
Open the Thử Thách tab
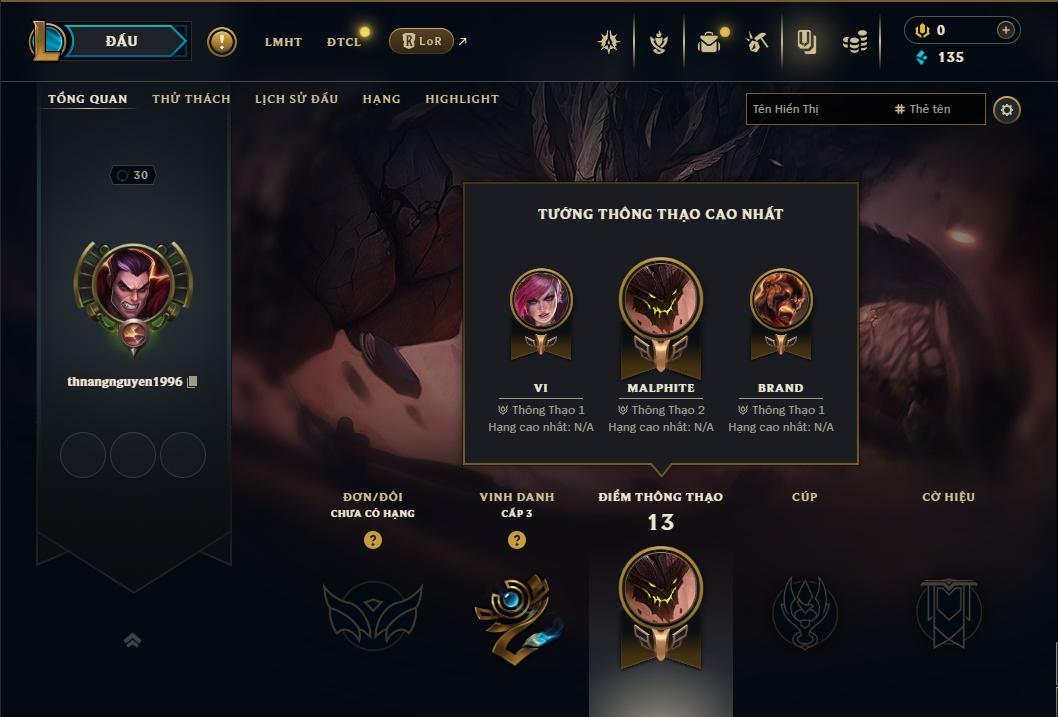(191, 99)
